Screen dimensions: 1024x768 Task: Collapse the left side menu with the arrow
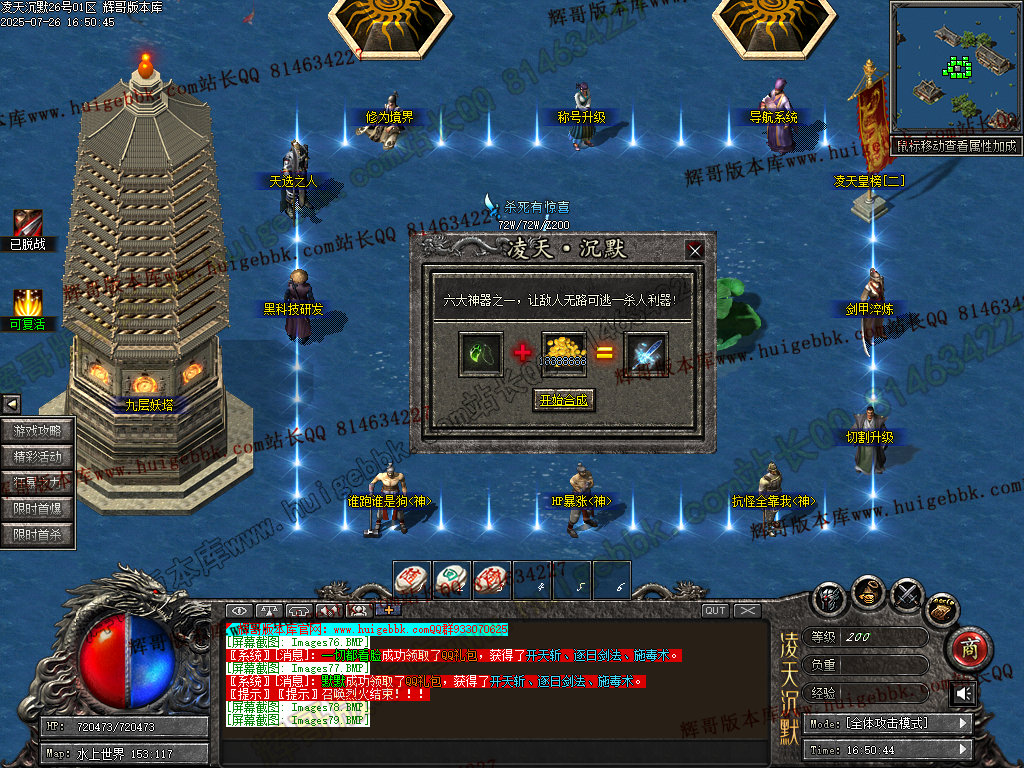point(11,404)
